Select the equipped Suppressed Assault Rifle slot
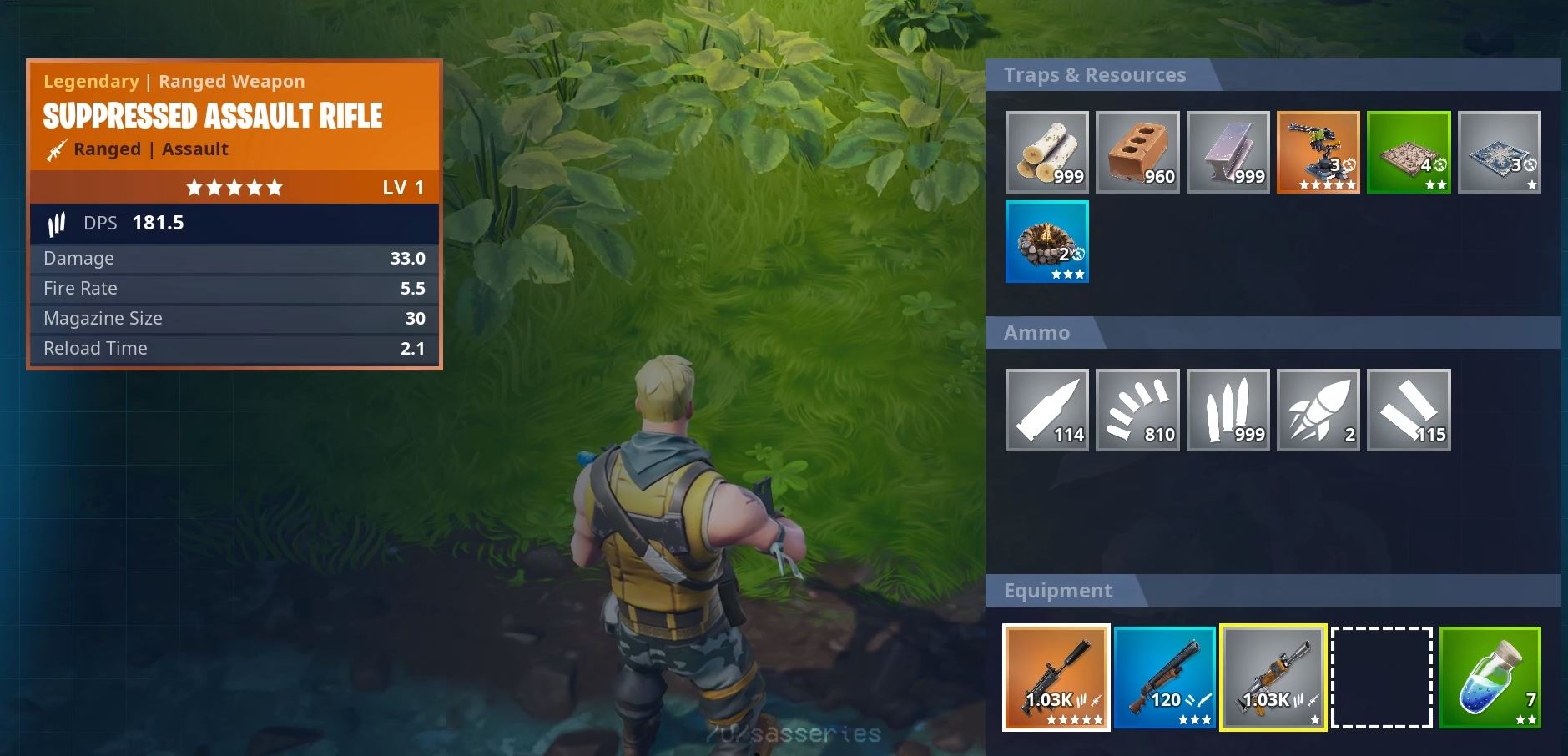Image resolution: width=1568 pixels, height=756 pixels. [x=1056, y=678]
